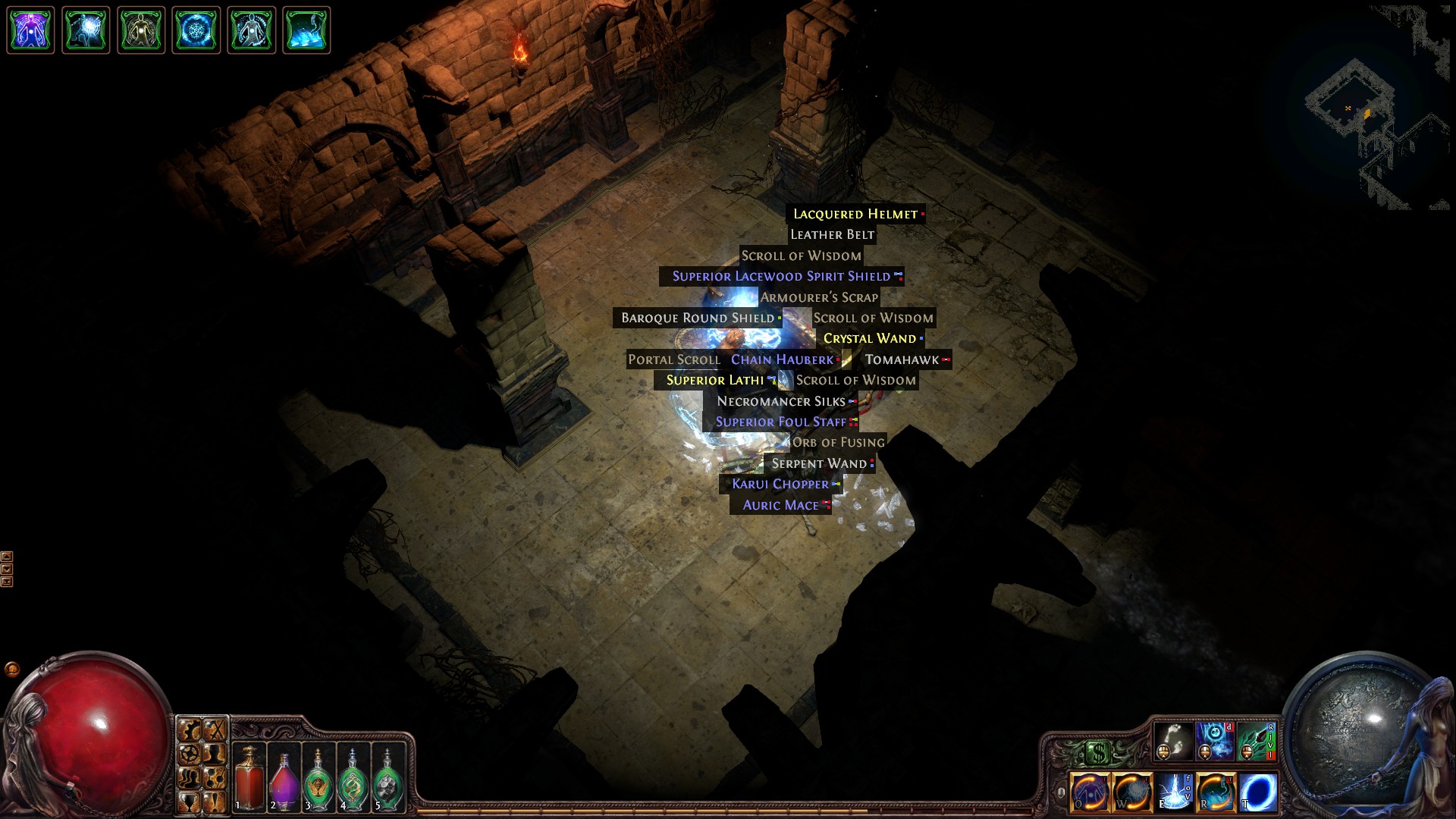1456x819 pixels.
Task: Select the footprints move skill slot
Action: click(1173, 740)
